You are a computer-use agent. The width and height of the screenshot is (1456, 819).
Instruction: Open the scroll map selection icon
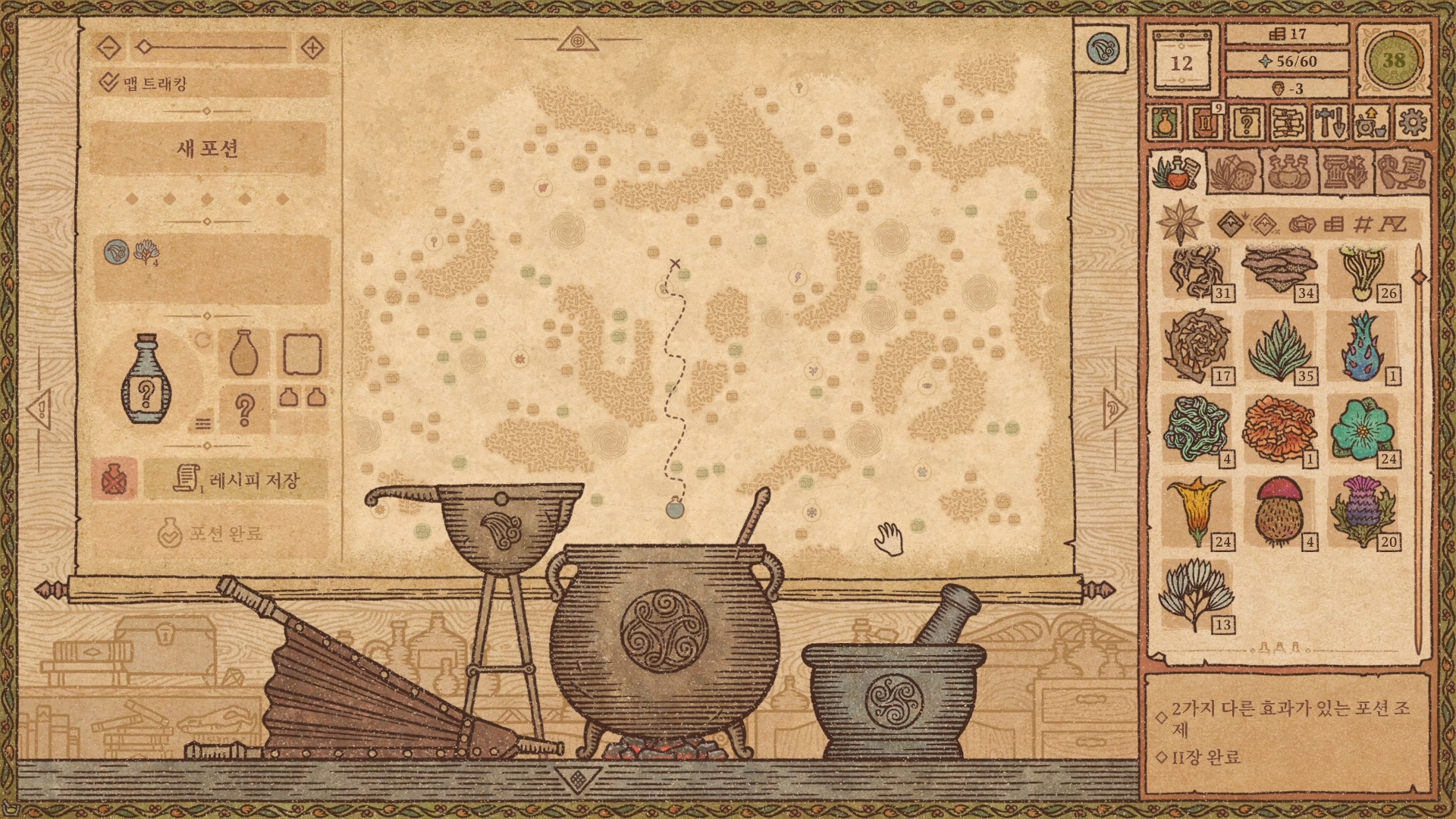1288,123
